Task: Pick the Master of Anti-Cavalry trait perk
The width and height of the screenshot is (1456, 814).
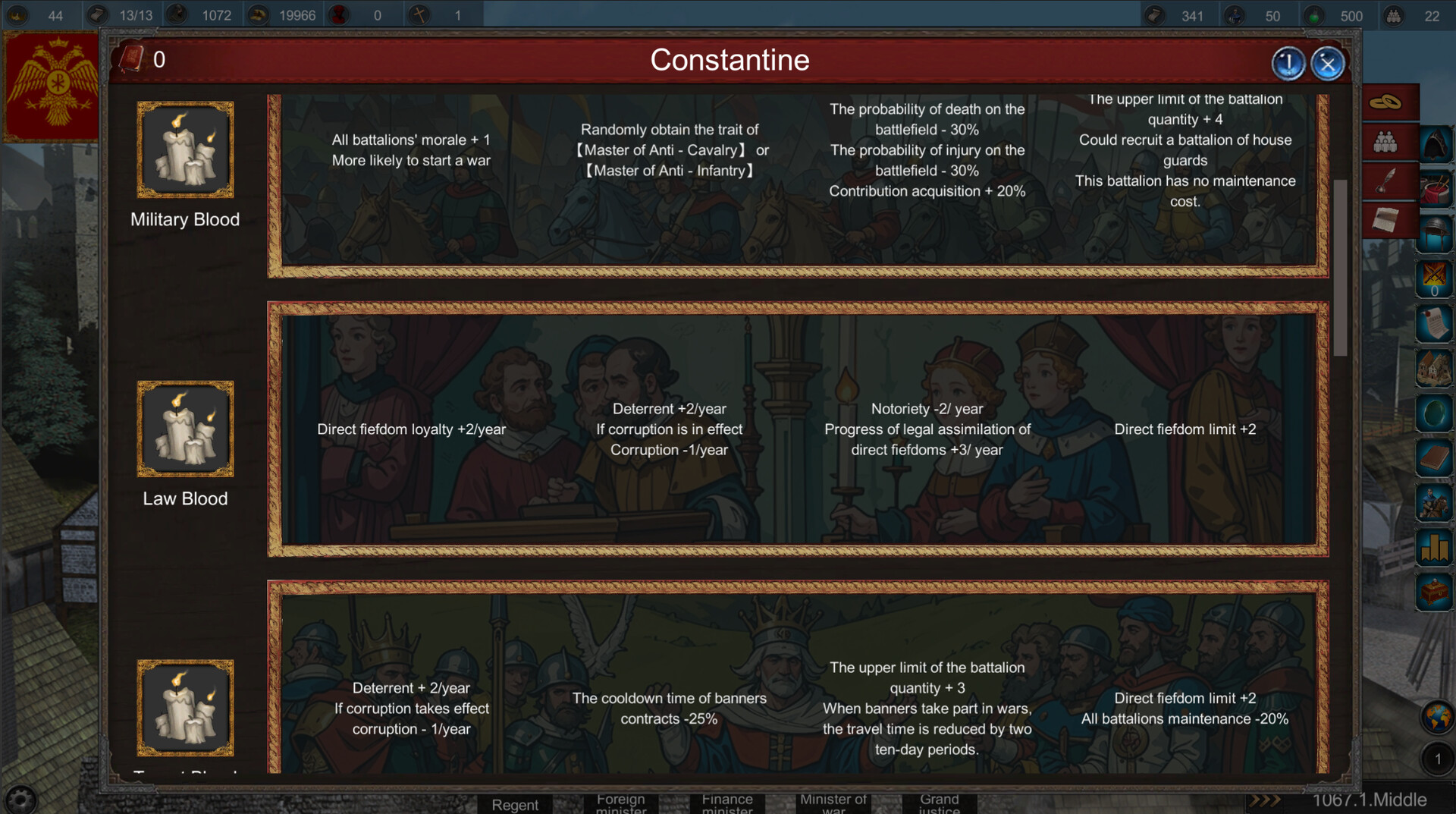Action: (x=669, y=150)
